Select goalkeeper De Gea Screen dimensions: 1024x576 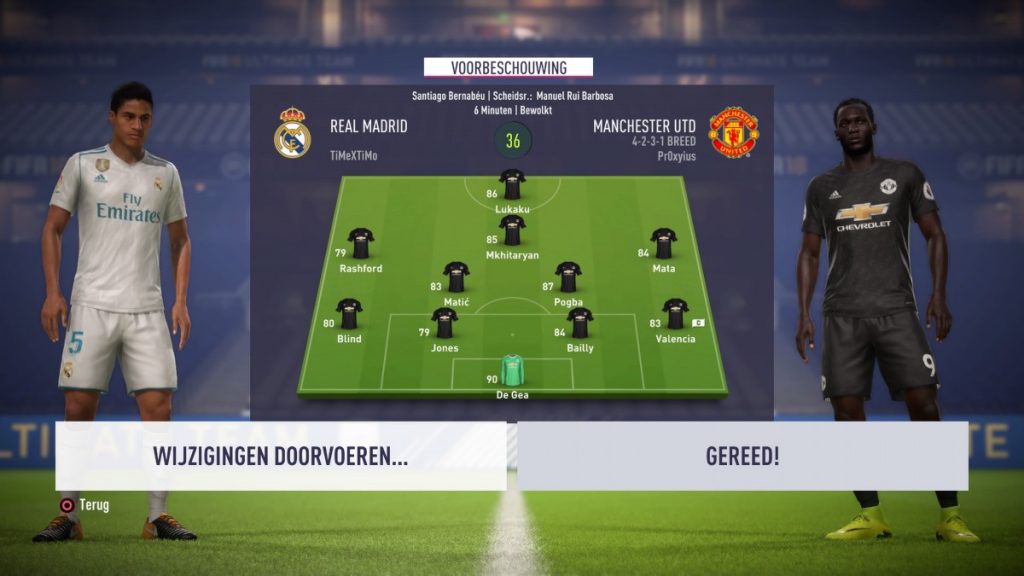pos(512,371)
